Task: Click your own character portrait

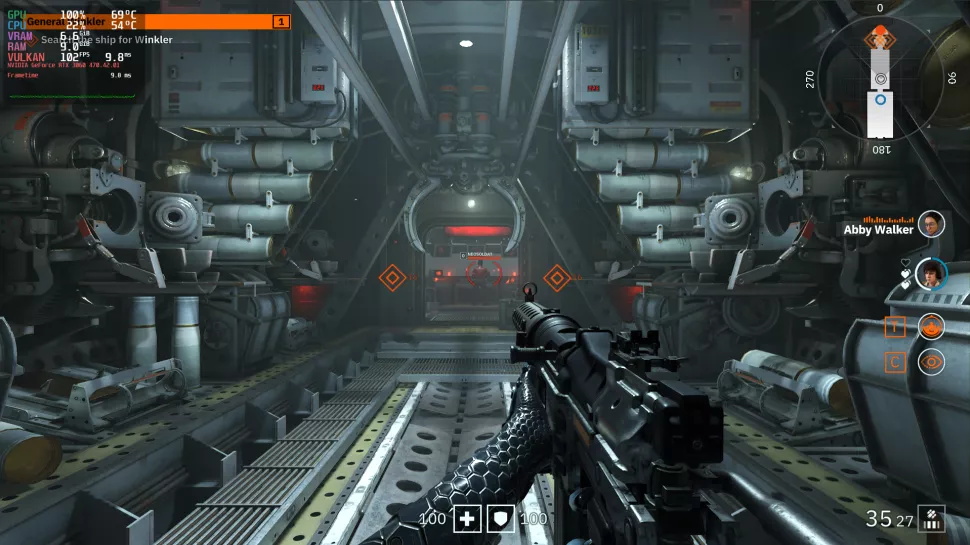Action: click(x=931, y=274)
